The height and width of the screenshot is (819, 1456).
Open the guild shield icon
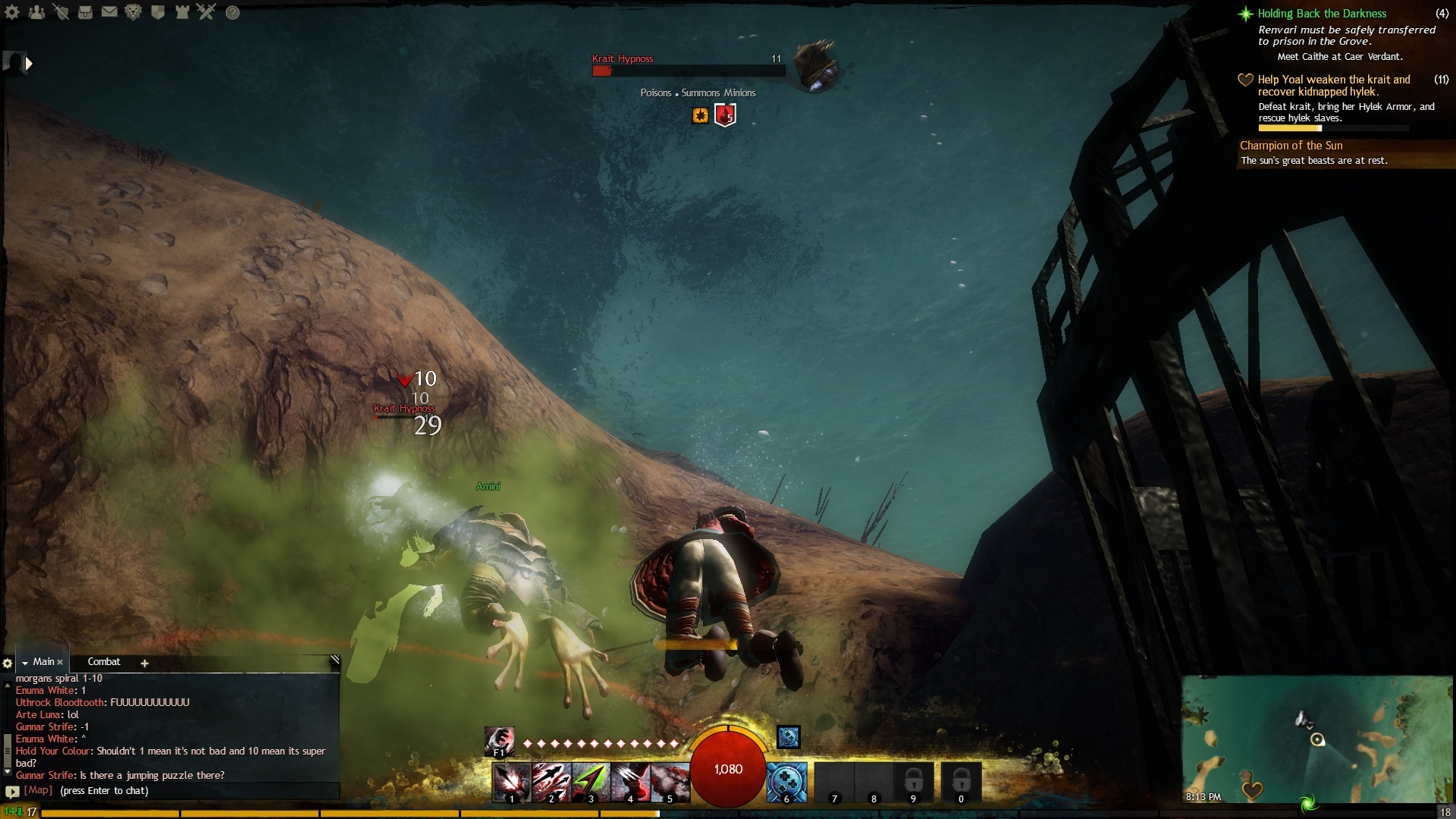pos(158,12)
